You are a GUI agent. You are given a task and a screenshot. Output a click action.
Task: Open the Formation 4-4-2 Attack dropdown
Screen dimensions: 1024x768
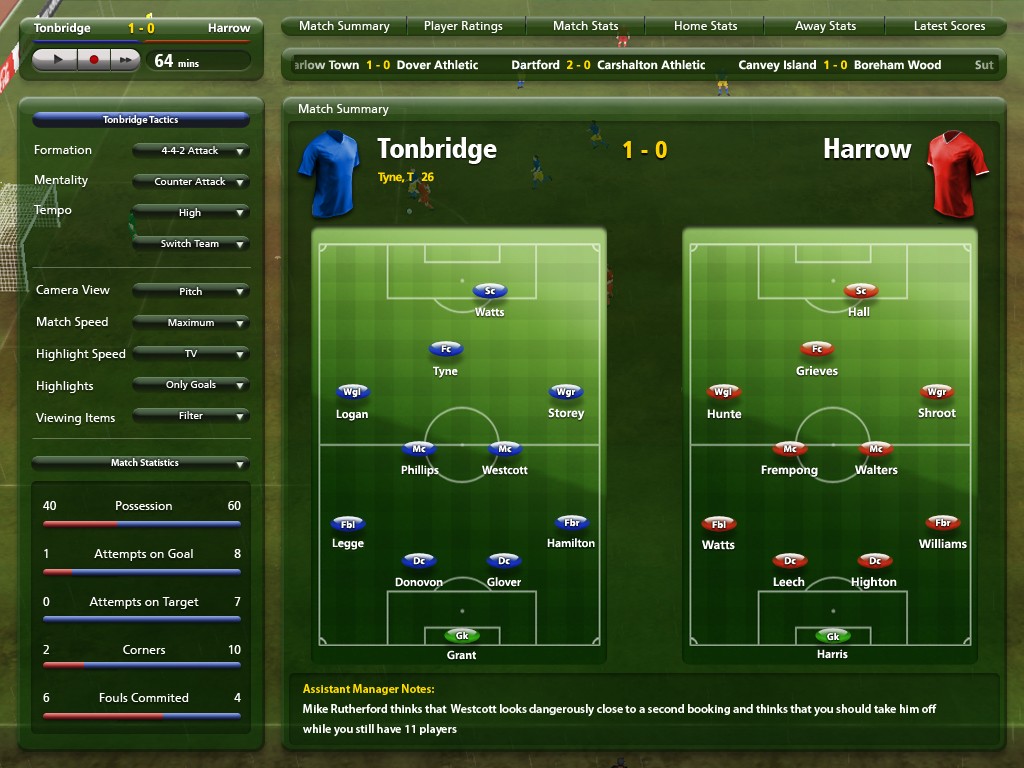point(190,151)
